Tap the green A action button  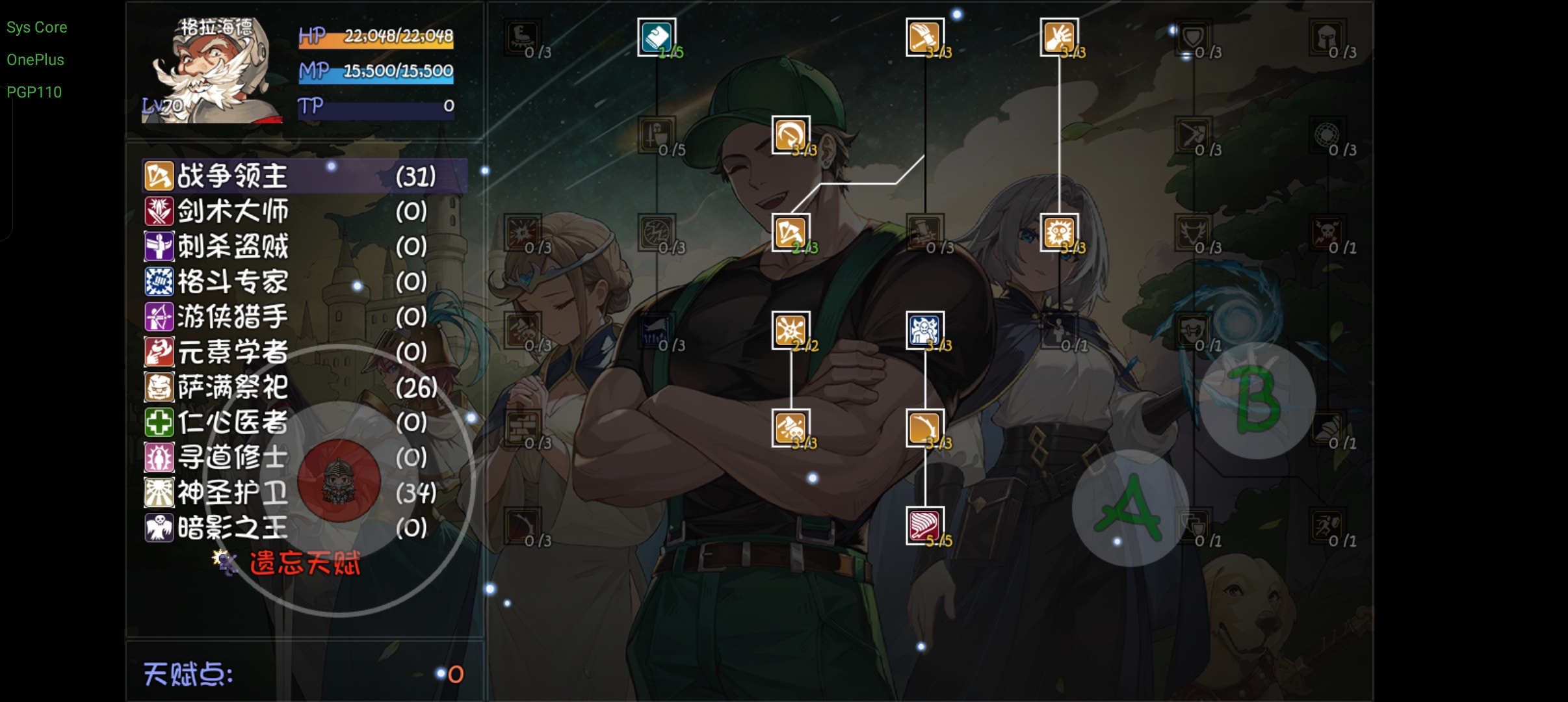1130,508
